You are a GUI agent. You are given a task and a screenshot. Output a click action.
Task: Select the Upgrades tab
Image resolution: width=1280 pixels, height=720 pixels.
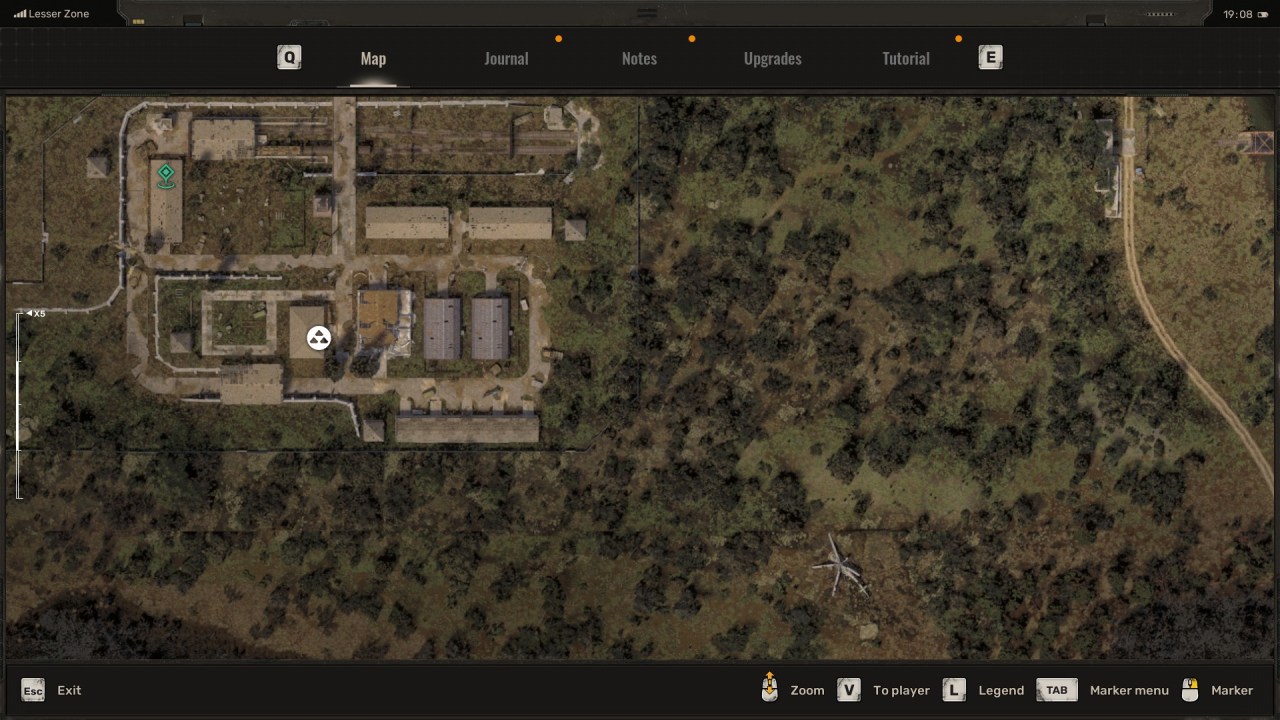click(x=772, y=58)
